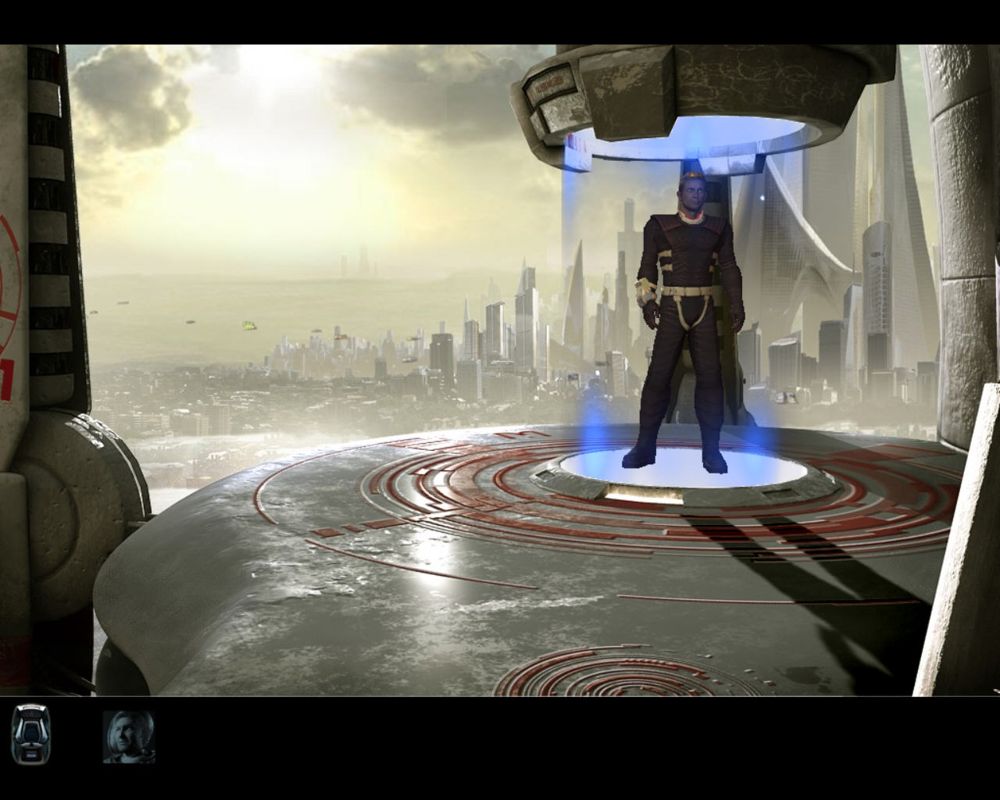Pick the portrait photo inventory item
The height and width of the screenshot is (800, 1000).
point(128,737)
